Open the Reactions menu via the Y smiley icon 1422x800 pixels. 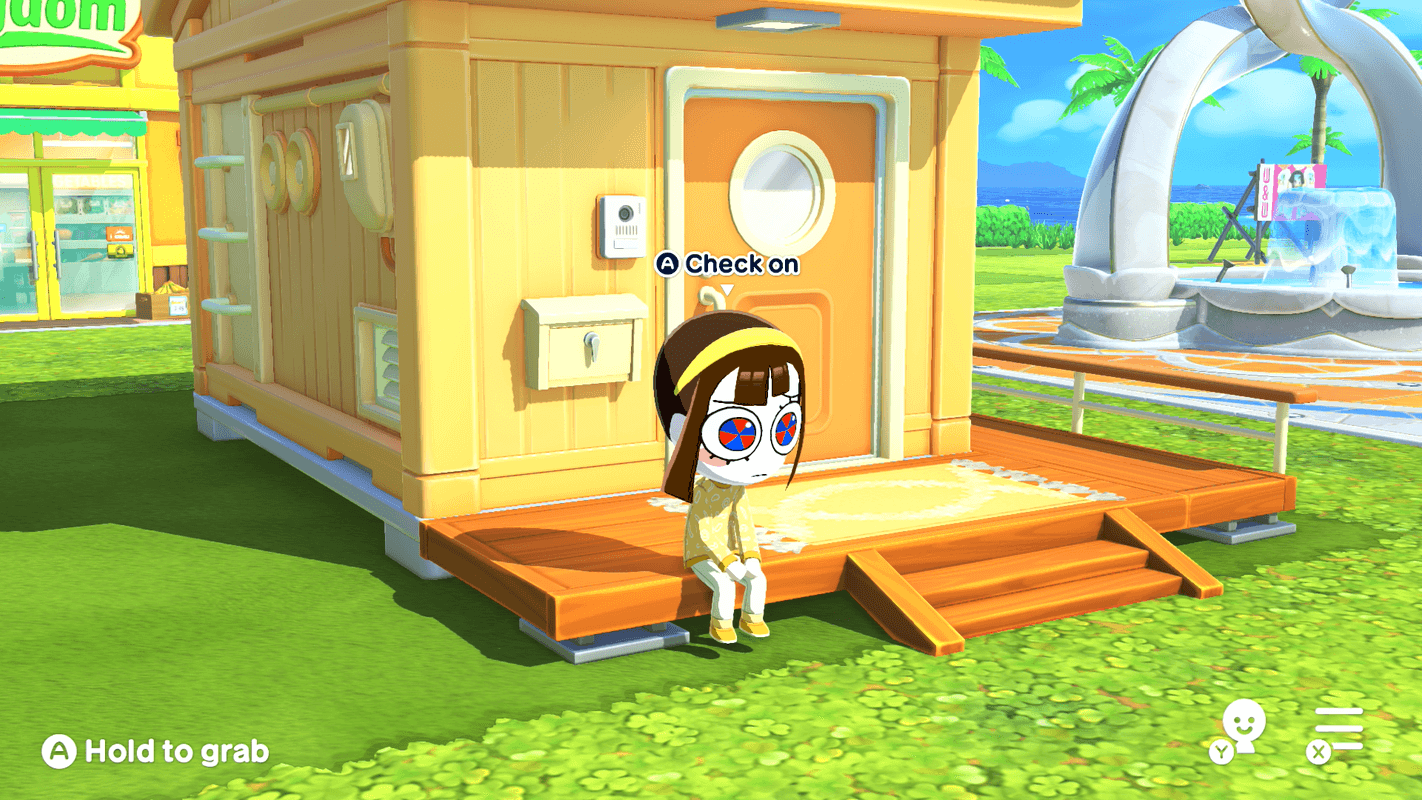tap(1238, 726)
